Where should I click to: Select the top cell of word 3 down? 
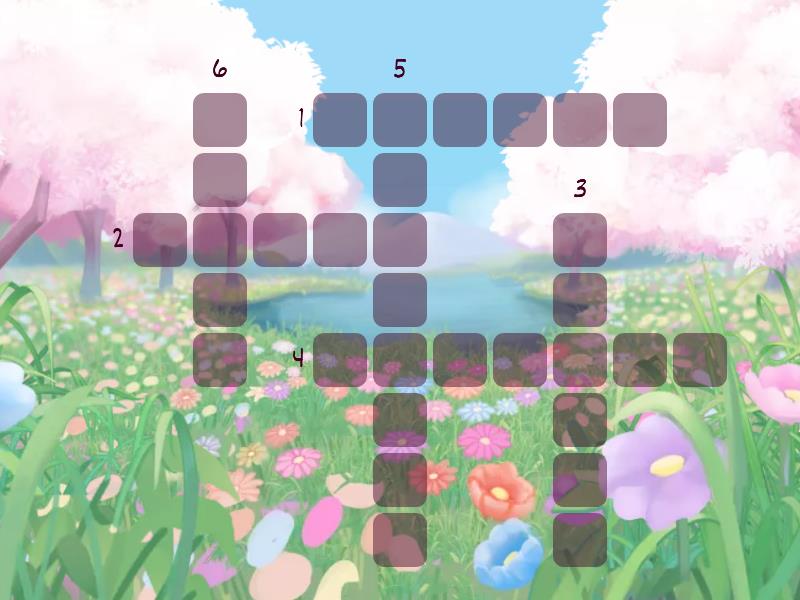tap(580, 240)
